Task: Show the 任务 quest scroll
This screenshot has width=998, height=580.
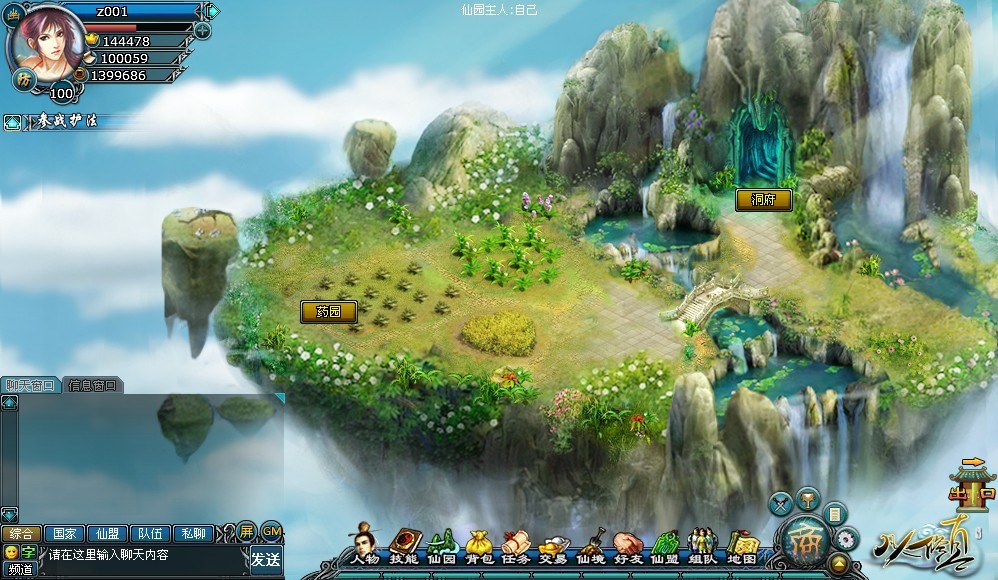Action: click(x=515, y=545)
